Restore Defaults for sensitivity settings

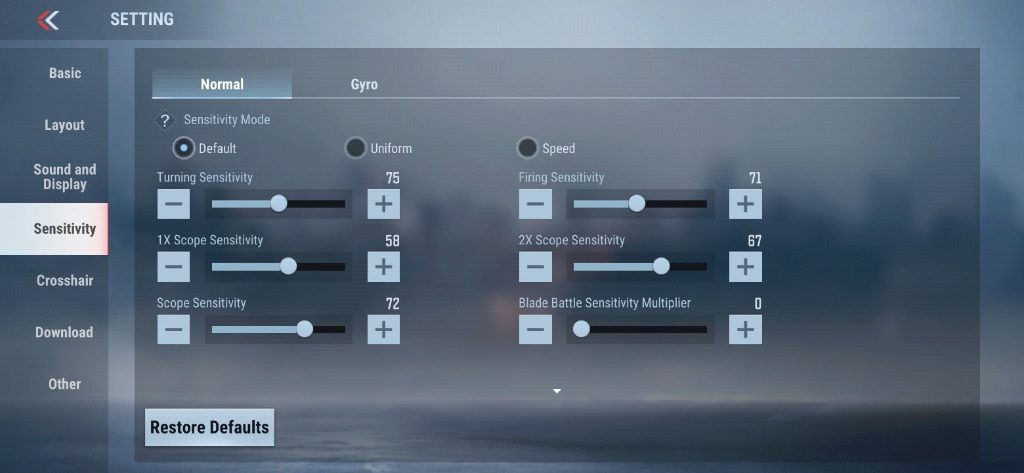click(x=209, y=427)
